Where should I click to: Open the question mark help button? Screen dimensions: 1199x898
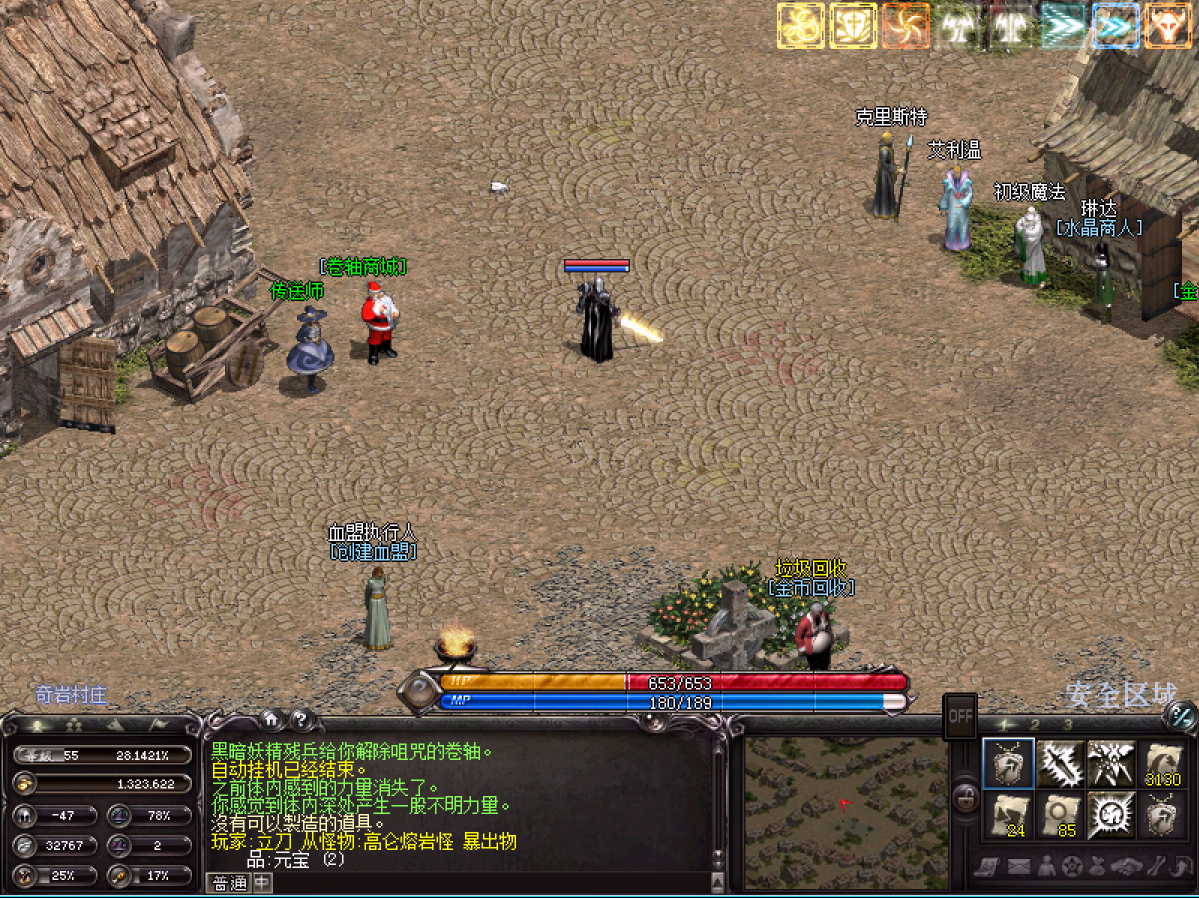(299, 718)
